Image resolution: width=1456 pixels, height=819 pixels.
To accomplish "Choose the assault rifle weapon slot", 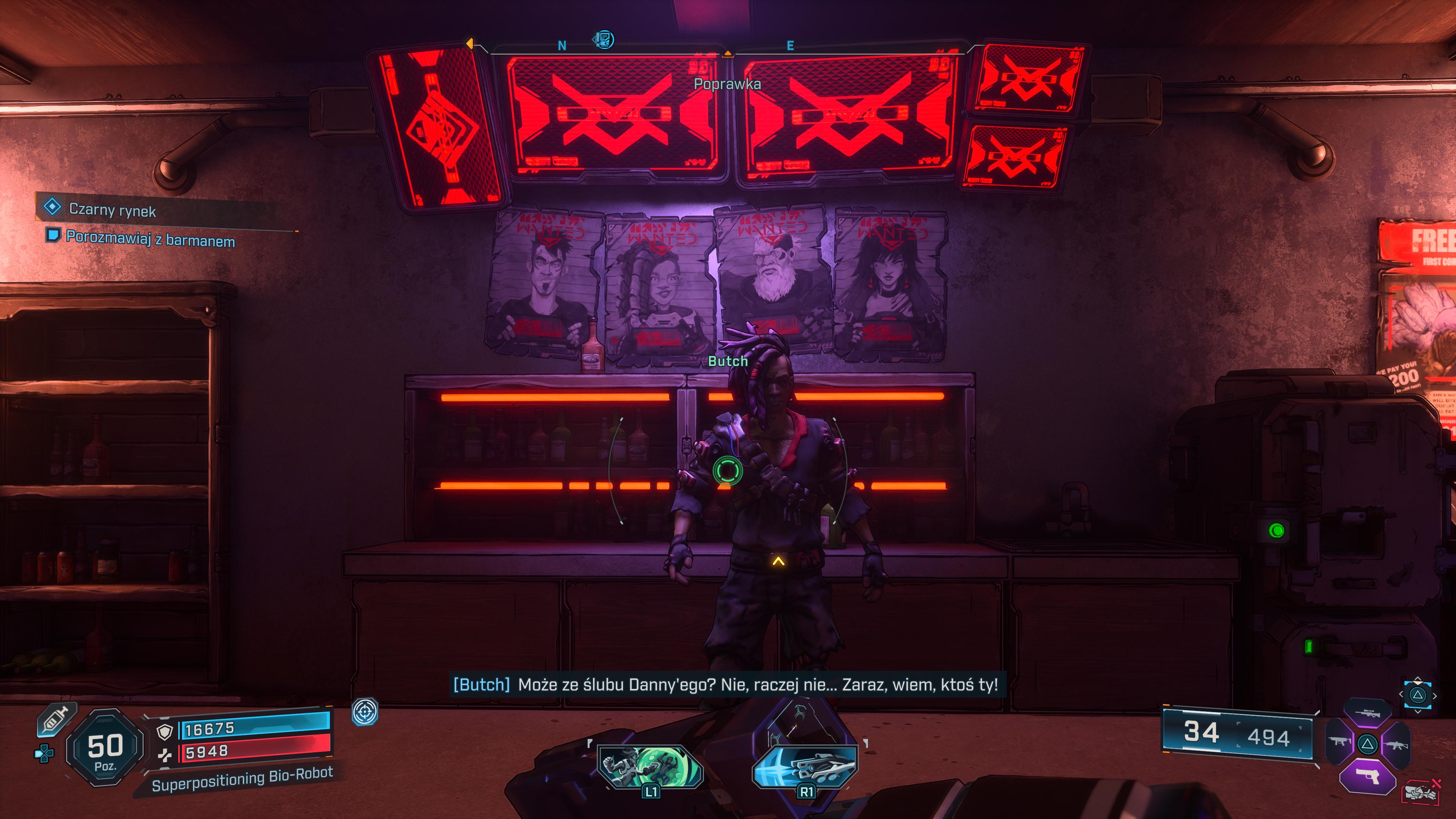I will point(1396,744).
